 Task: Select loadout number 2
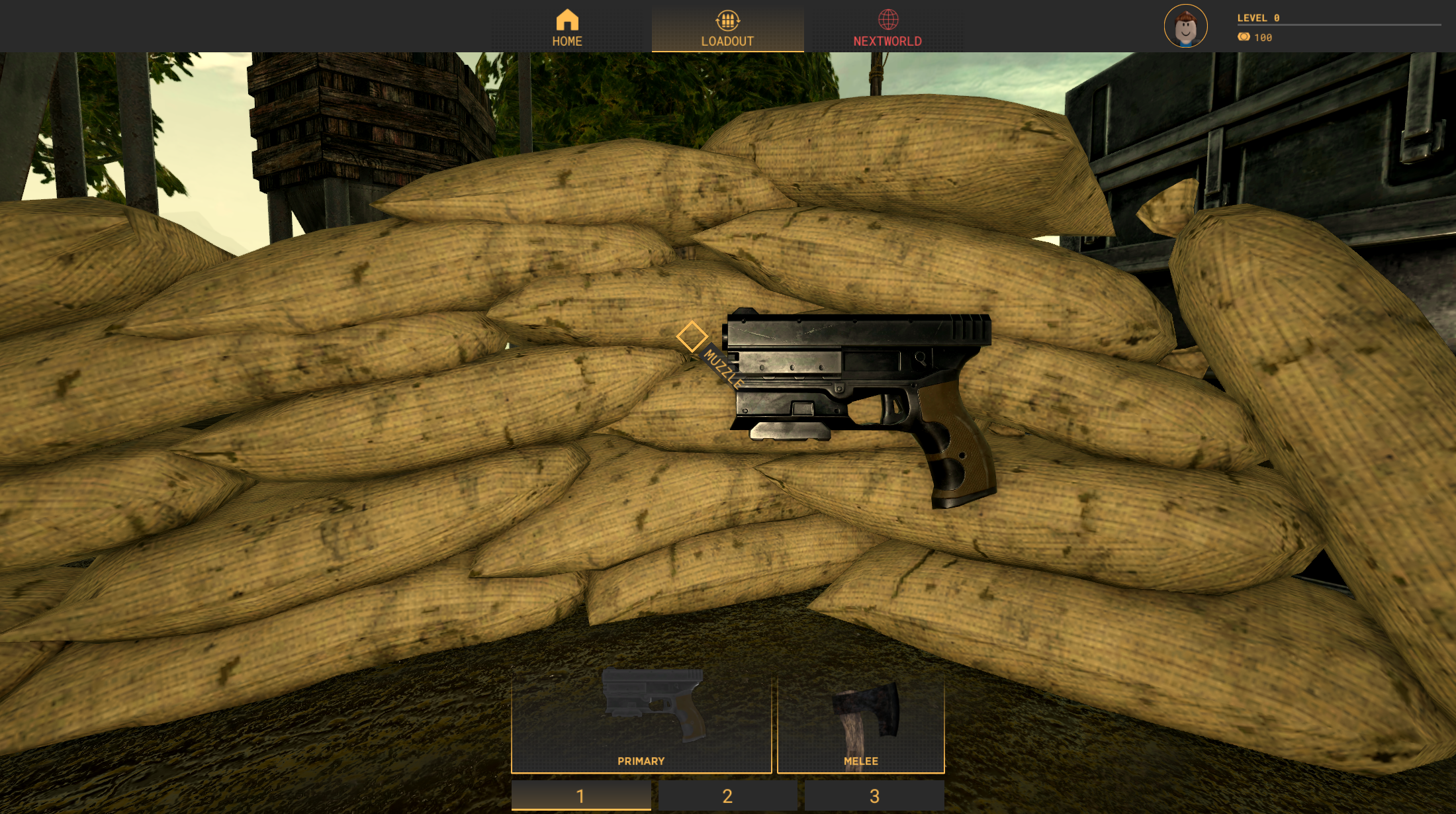coord(727,795)
